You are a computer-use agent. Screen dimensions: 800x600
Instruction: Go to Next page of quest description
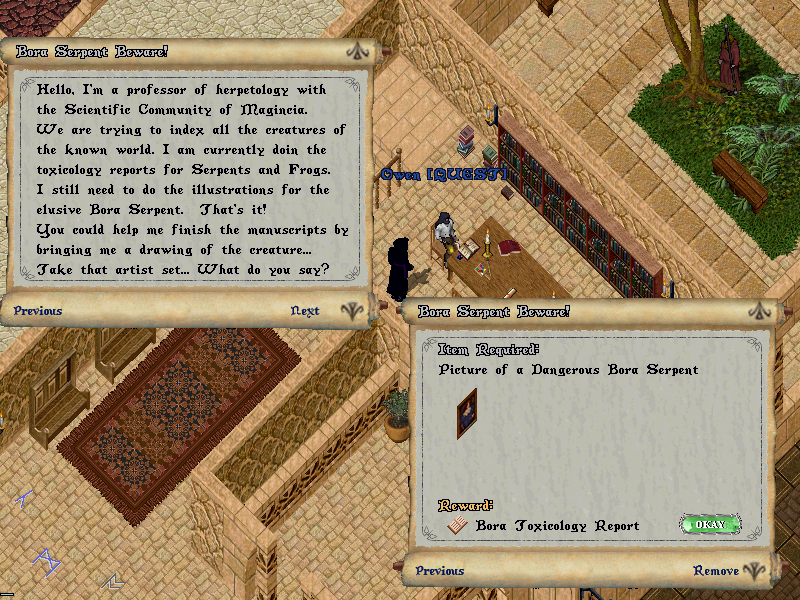point(305,311)
